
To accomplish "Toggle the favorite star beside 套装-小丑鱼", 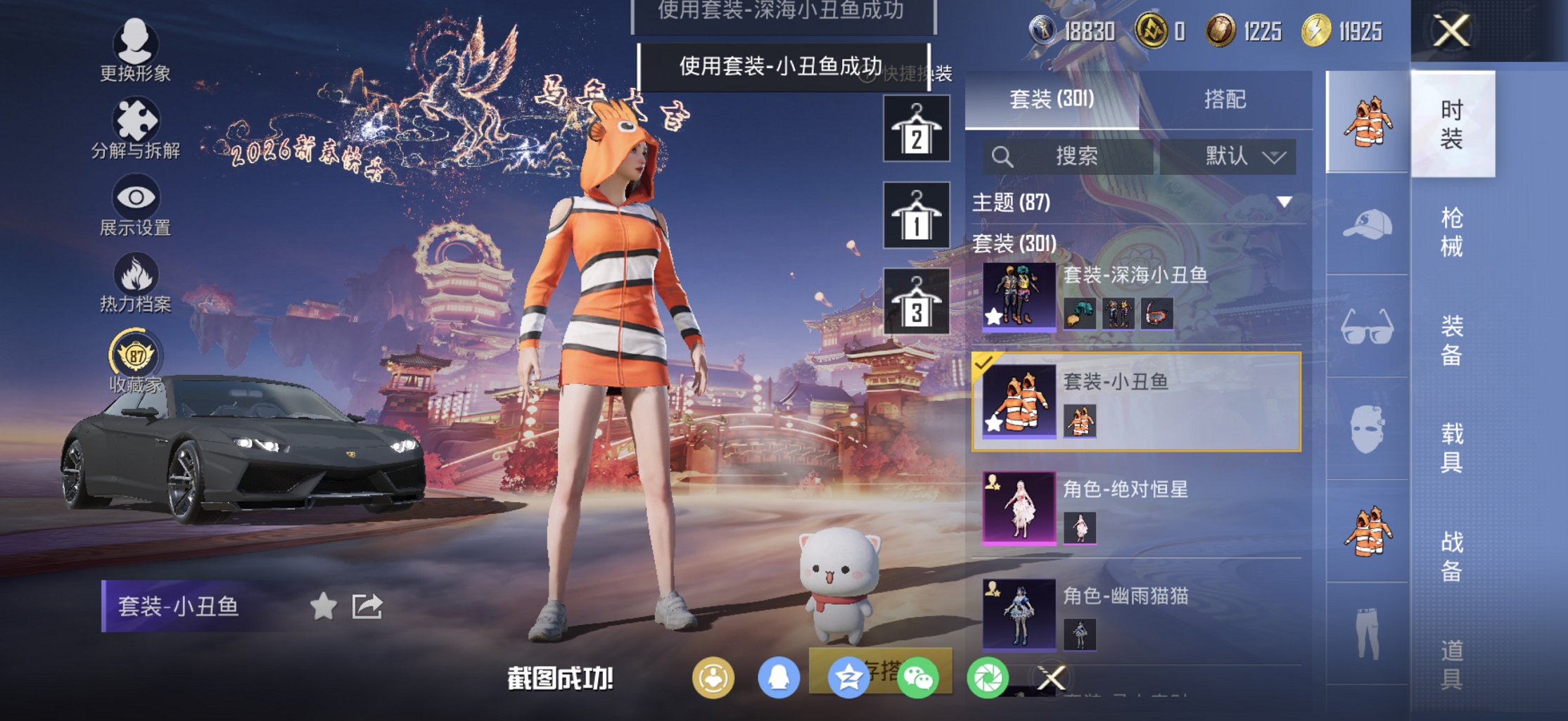I will coord(323,607).
